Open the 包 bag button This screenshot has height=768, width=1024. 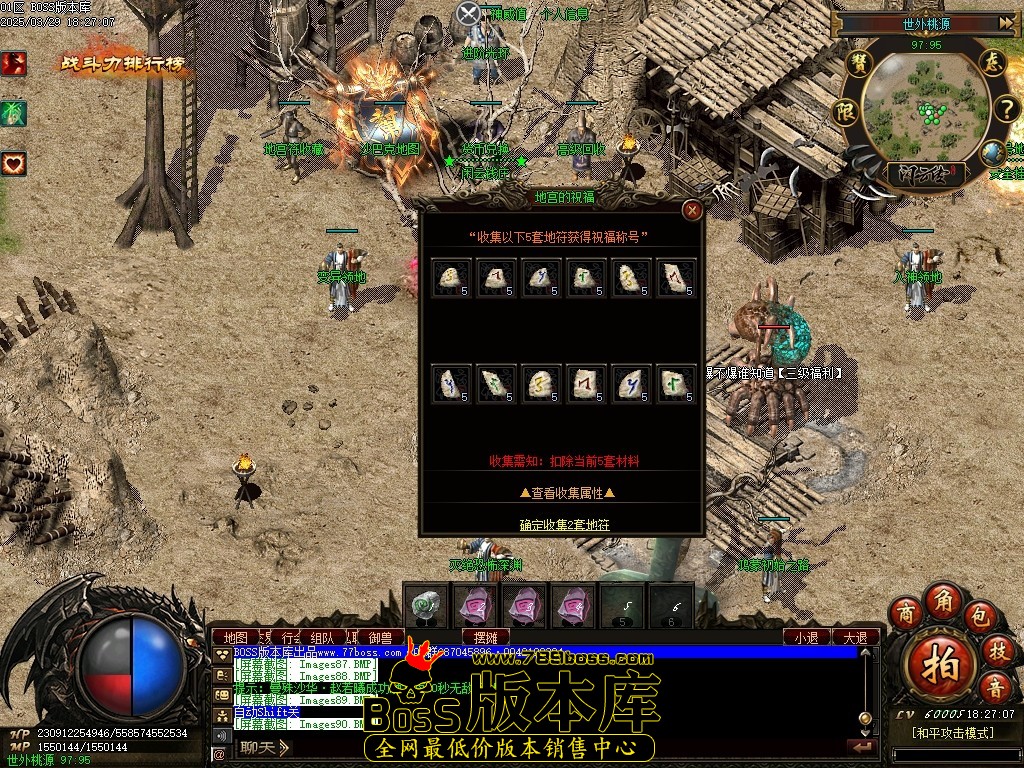point(980,611)
